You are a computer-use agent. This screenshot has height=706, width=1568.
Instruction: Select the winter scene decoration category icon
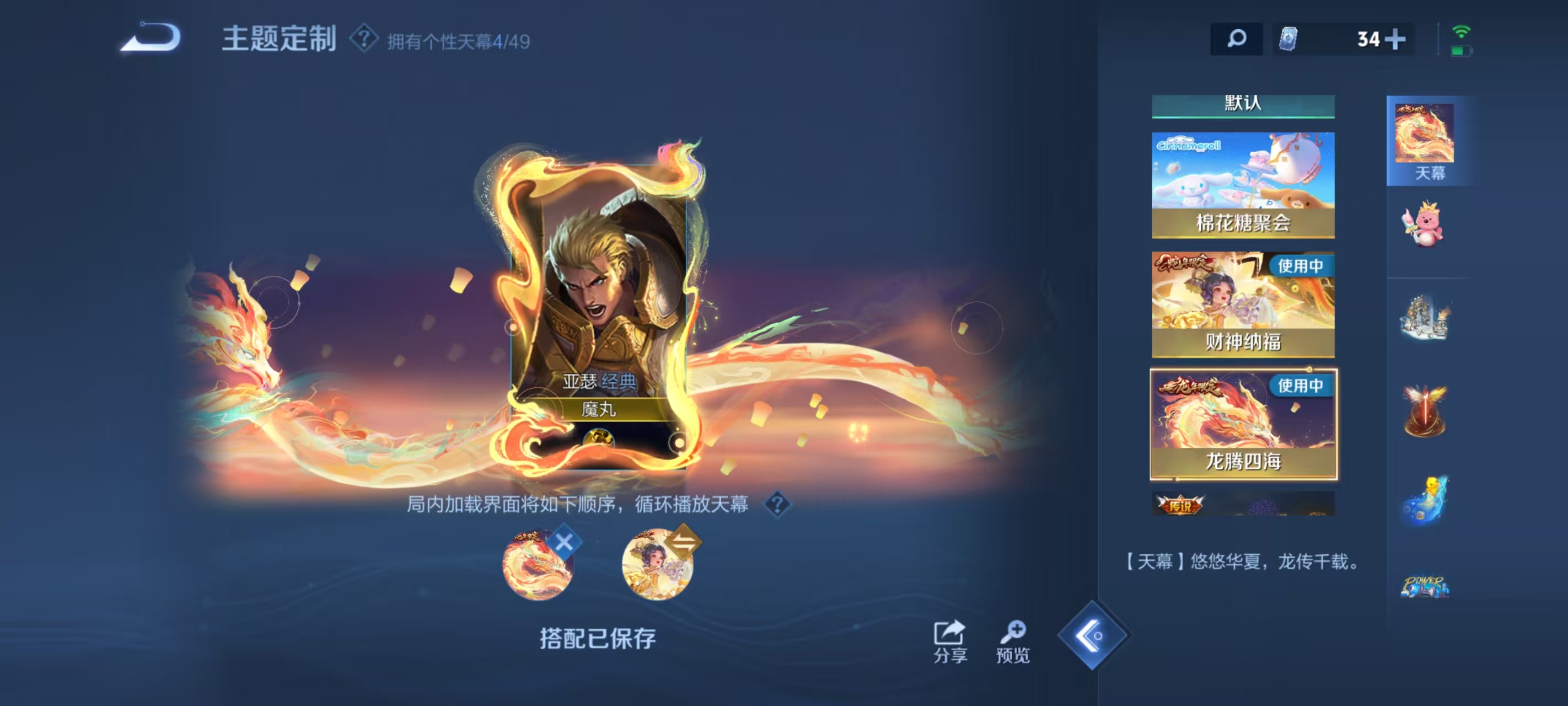tap(1425, 317)
